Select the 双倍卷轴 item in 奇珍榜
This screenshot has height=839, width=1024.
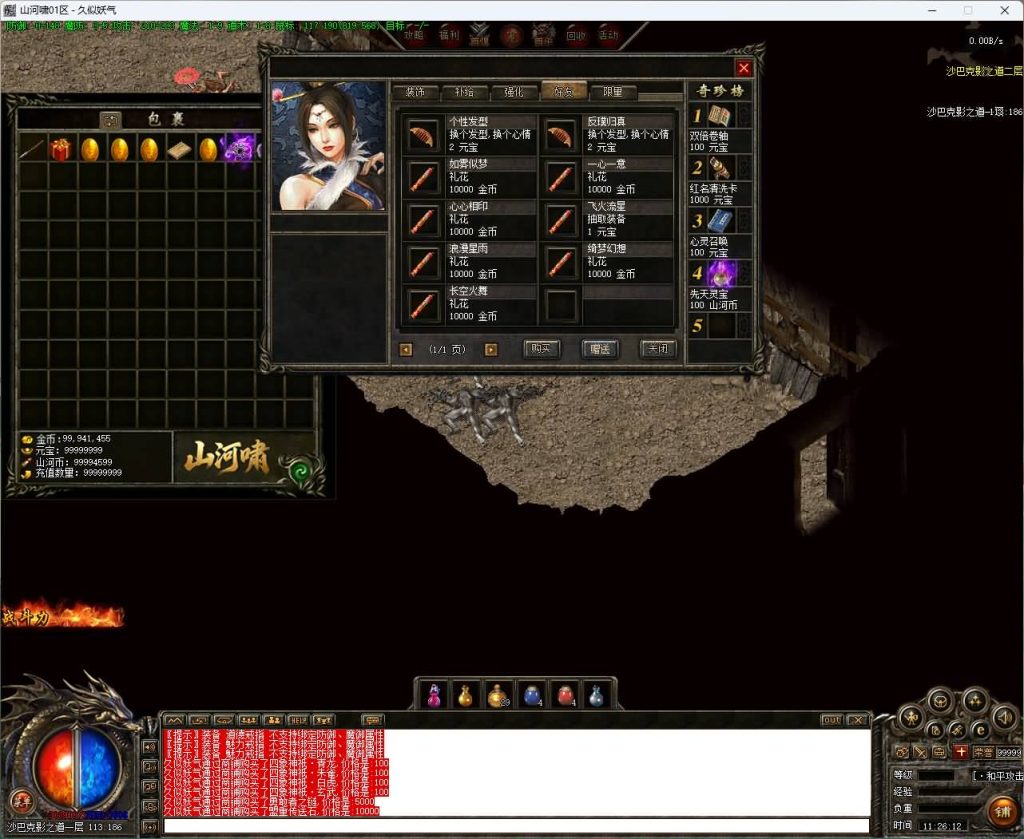tap(720, 117)
